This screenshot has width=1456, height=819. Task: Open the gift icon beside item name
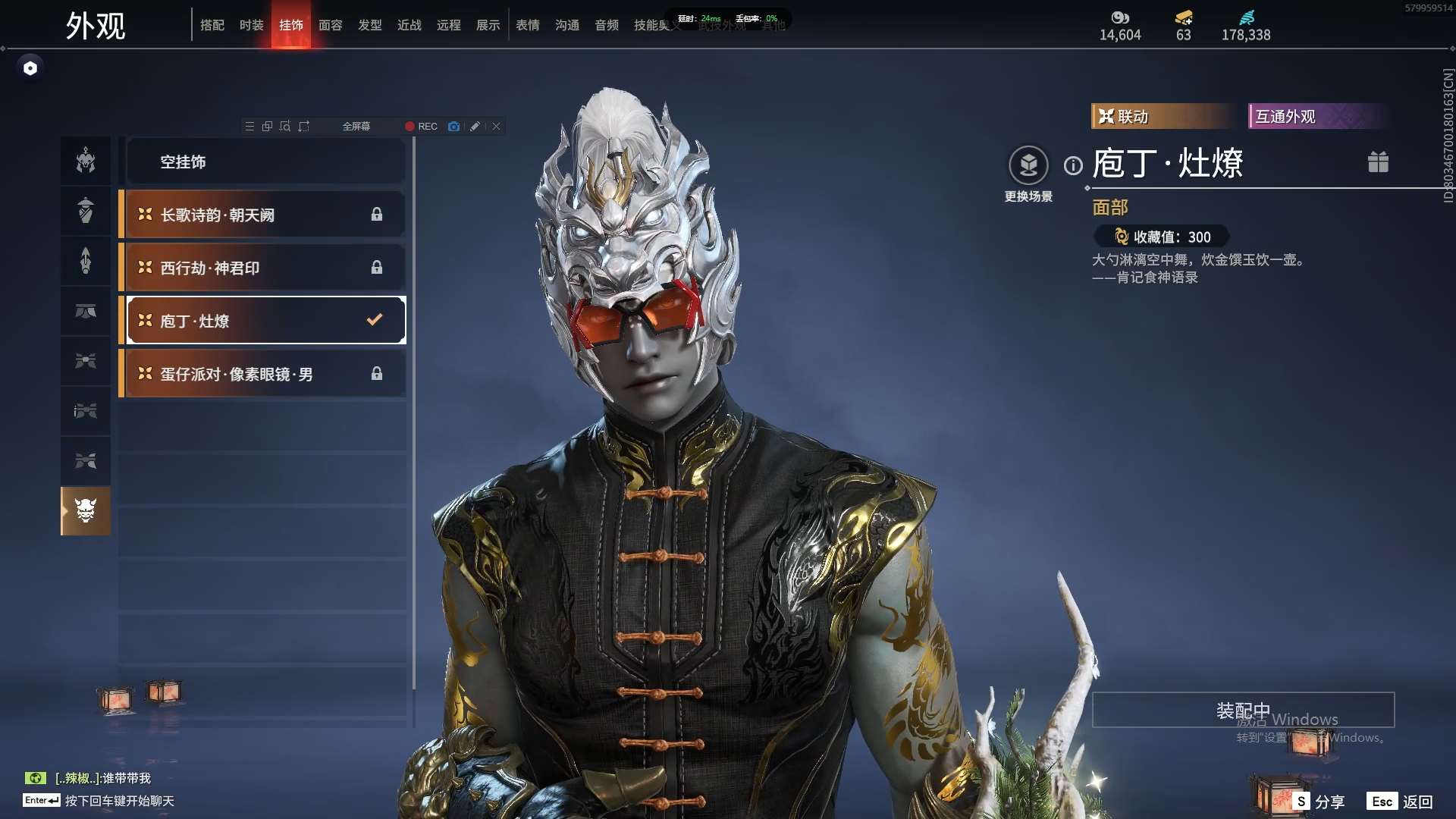click(1378, 162)
